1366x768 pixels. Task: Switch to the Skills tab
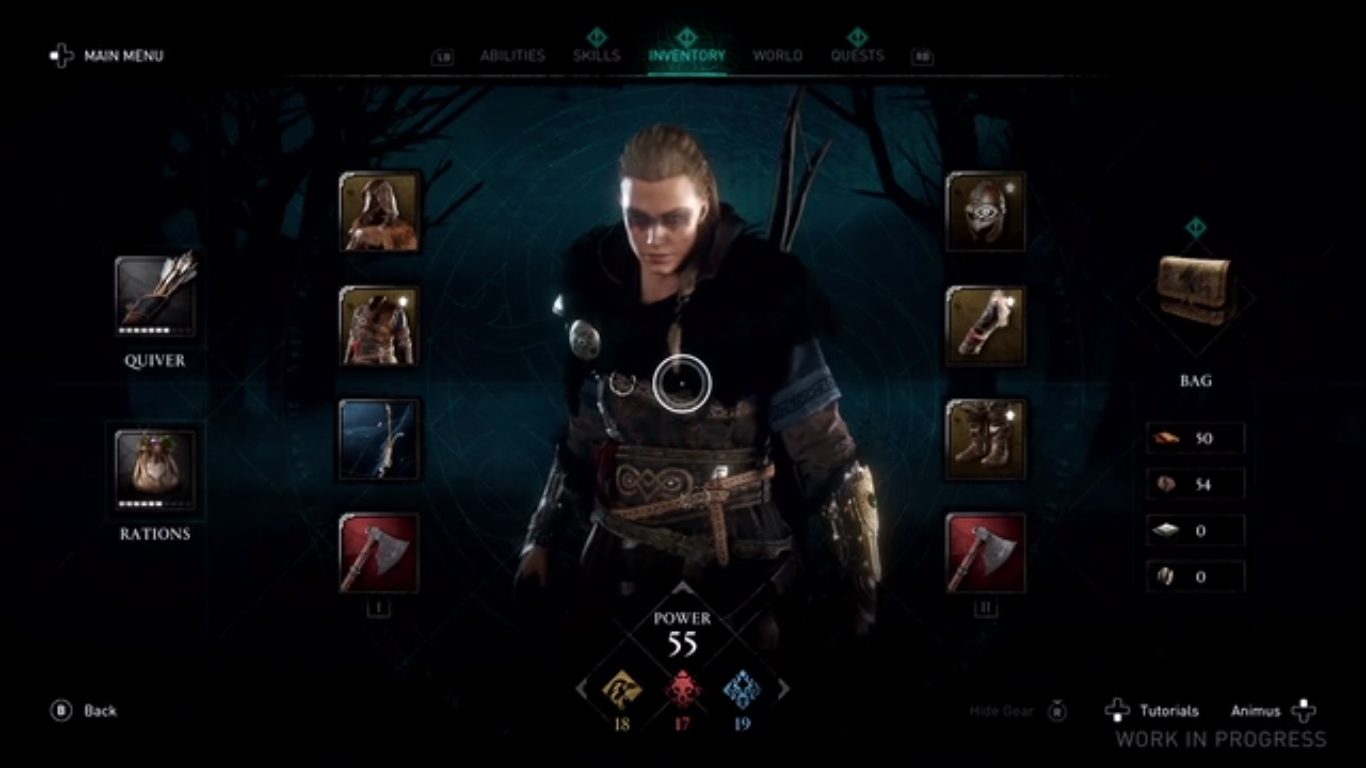pos(595,56)
